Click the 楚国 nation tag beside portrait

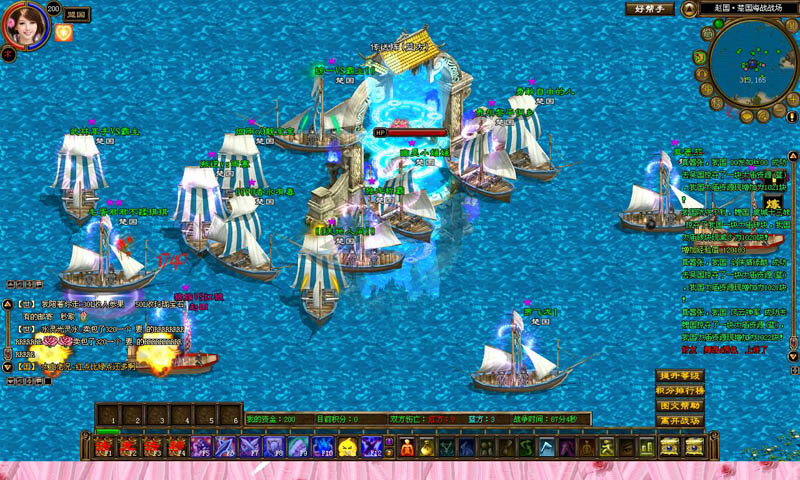coord(75,16)
